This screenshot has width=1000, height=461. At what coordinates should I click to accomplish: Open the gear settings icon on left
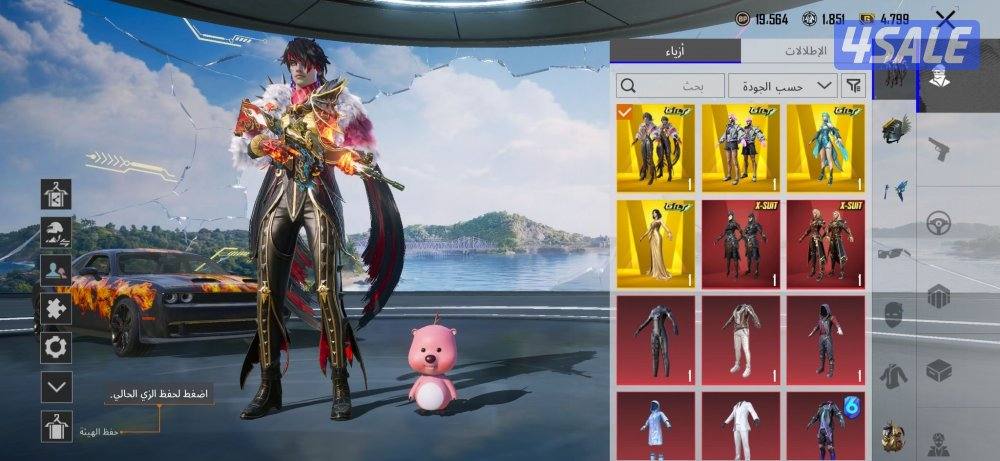tap(56, 347)
